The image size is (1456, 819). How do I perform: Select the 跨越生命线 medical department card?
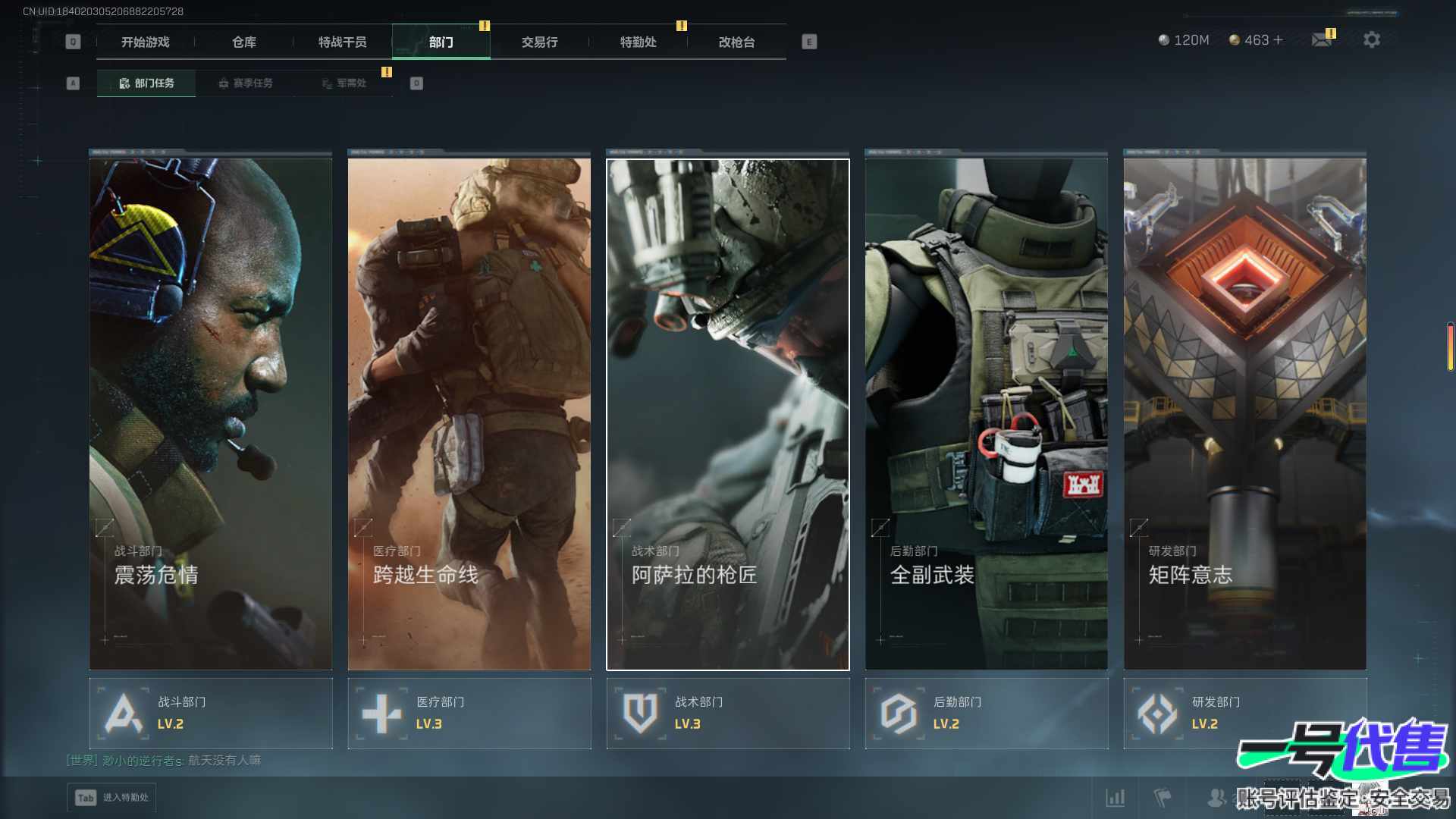coord(469,413)
